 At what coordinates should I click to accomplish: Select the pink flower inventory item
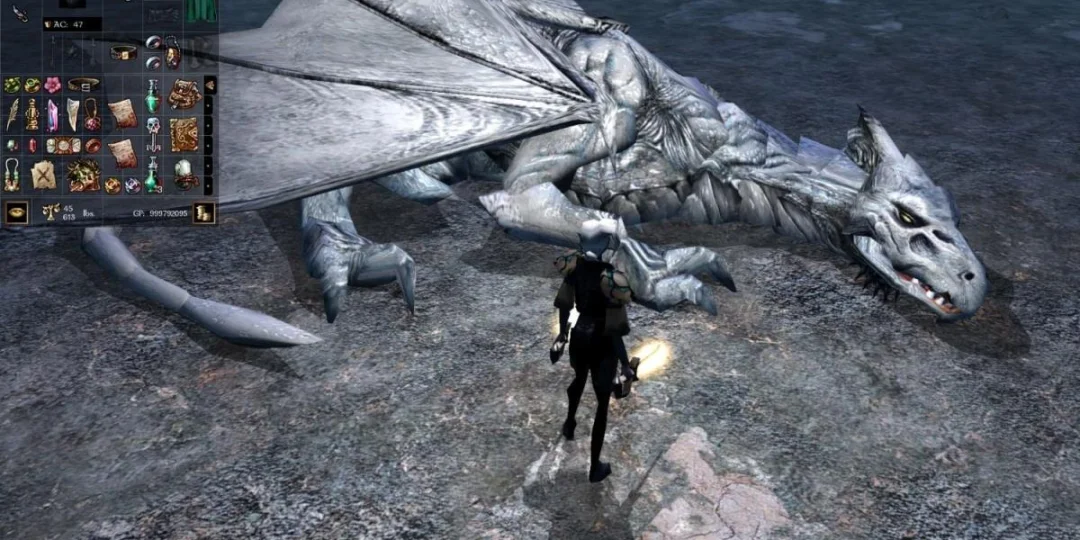52,85
